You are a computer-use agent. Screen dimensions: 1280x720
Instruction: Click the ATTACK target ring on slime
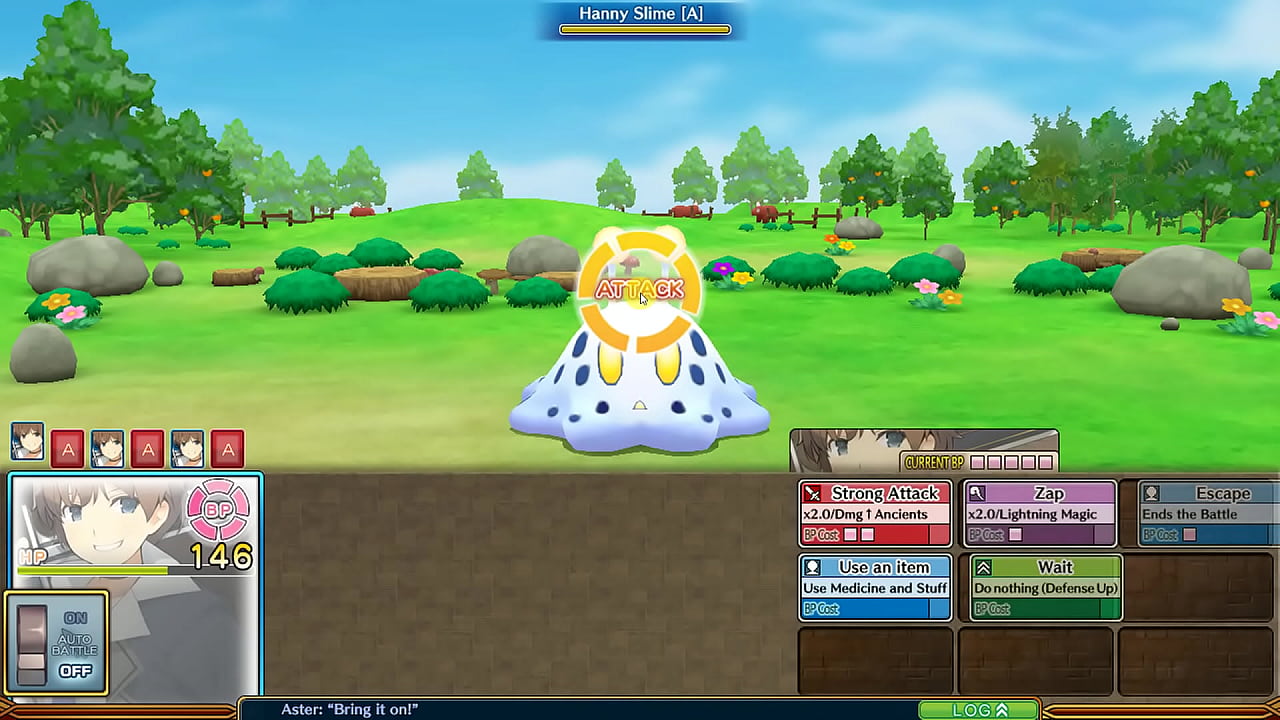tap(640, 290)
